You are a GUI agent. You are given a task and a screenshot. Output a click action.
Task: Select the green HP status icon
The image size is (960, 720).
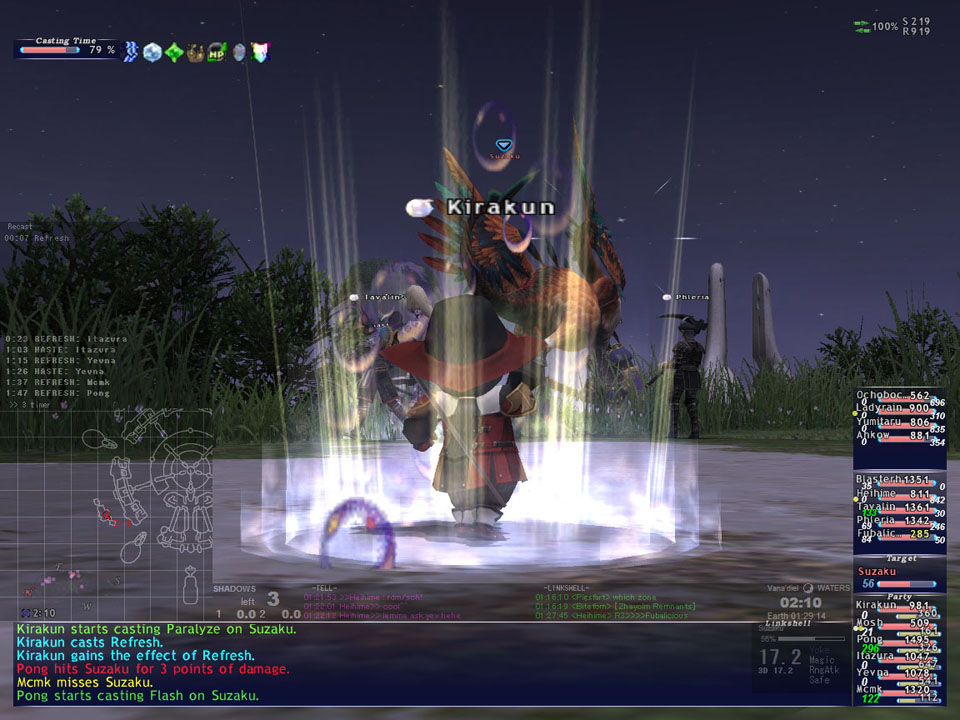tap(217, 52)
